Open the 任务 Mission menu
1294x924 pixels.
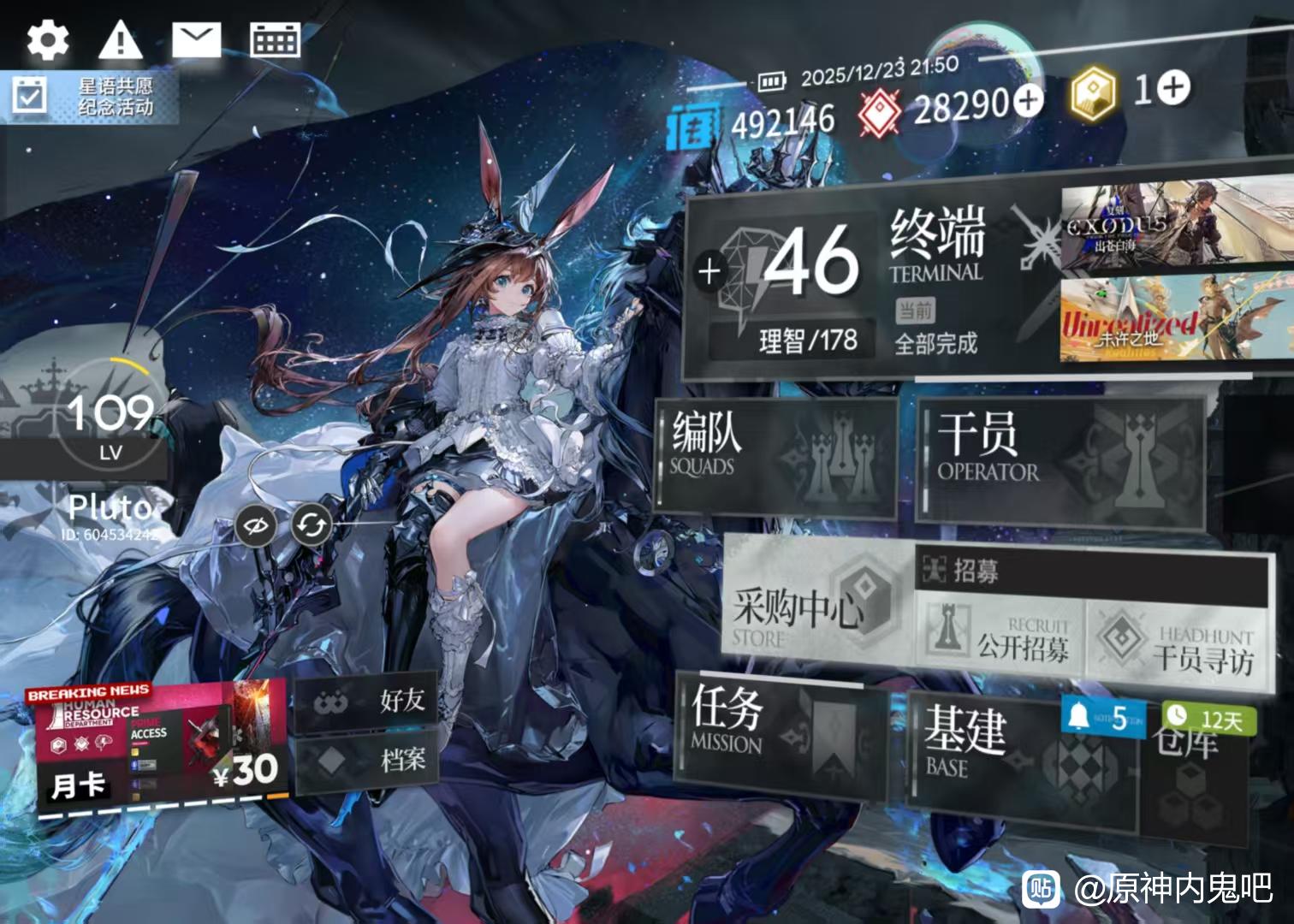pyautogui.click(x=779, y=729)
